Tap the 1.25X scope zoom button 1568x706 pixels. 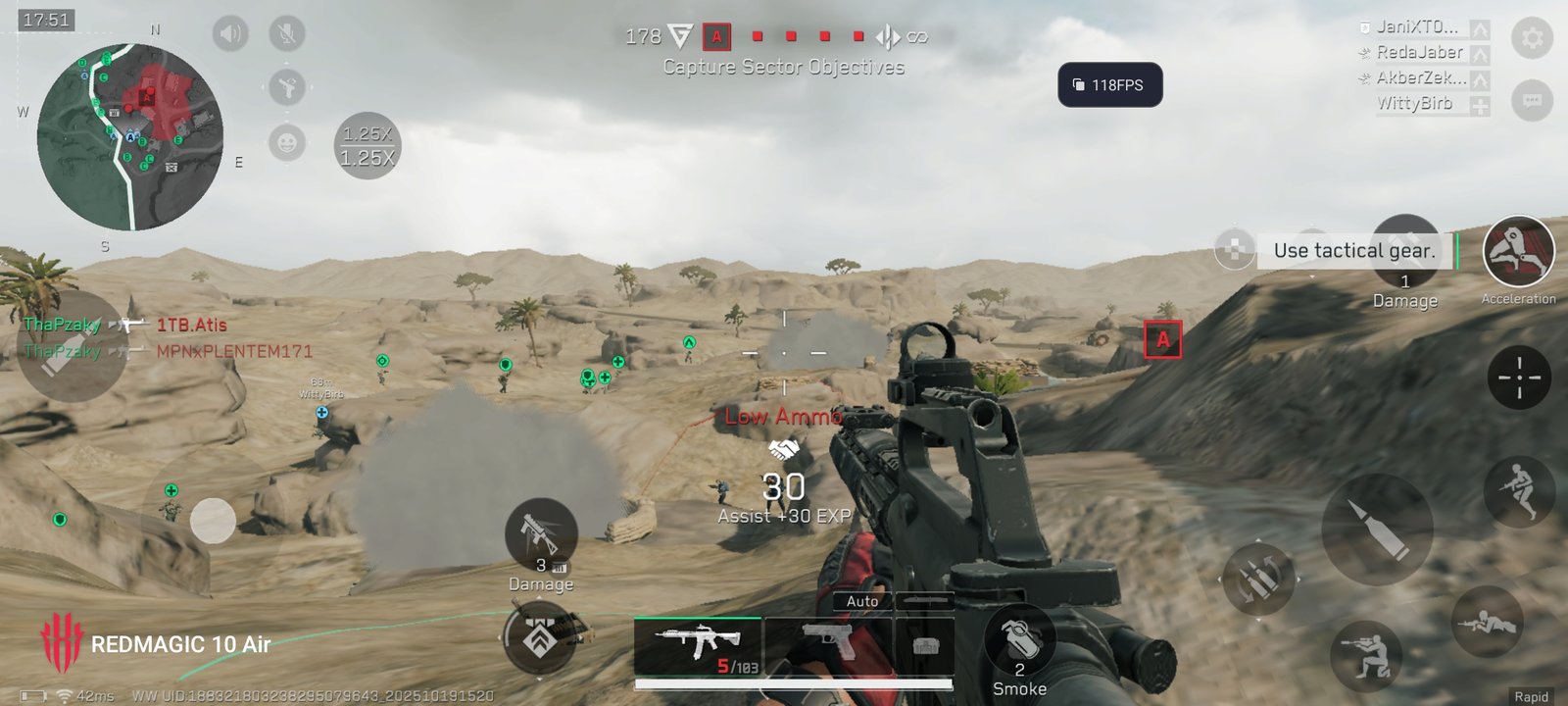[367, 146]
